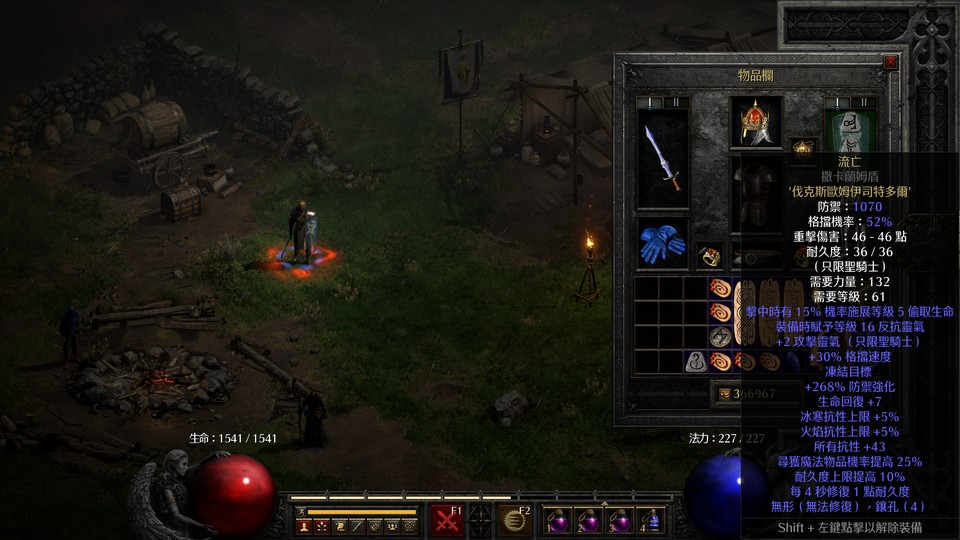Image resolution: width=960 pixels, height=540 pixels.
Task: Select the gold ring slot
Action: pyautogui.click(x=709, y=256)
